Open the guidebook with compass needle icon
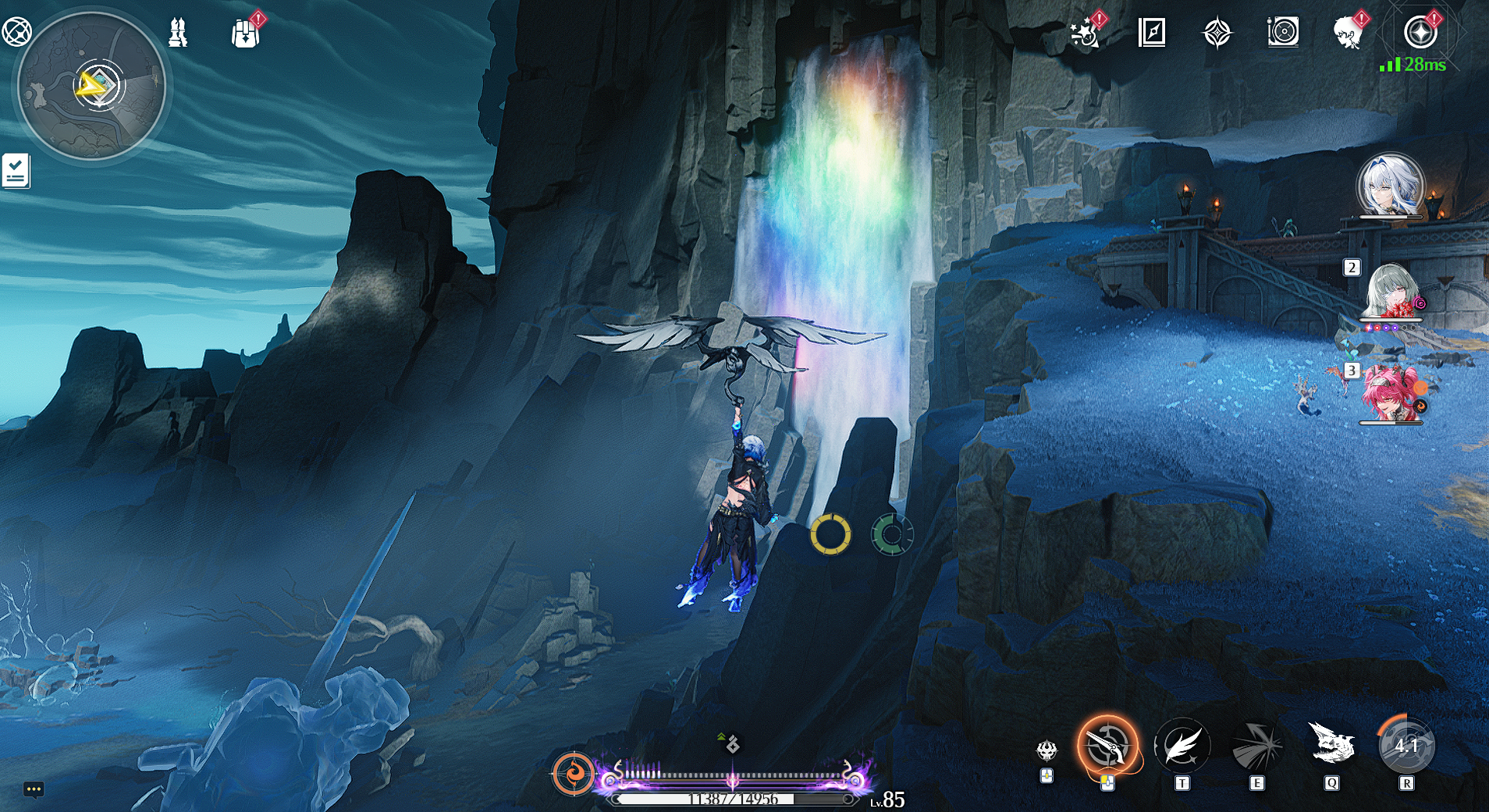1489x812 pixels. 1151,33
